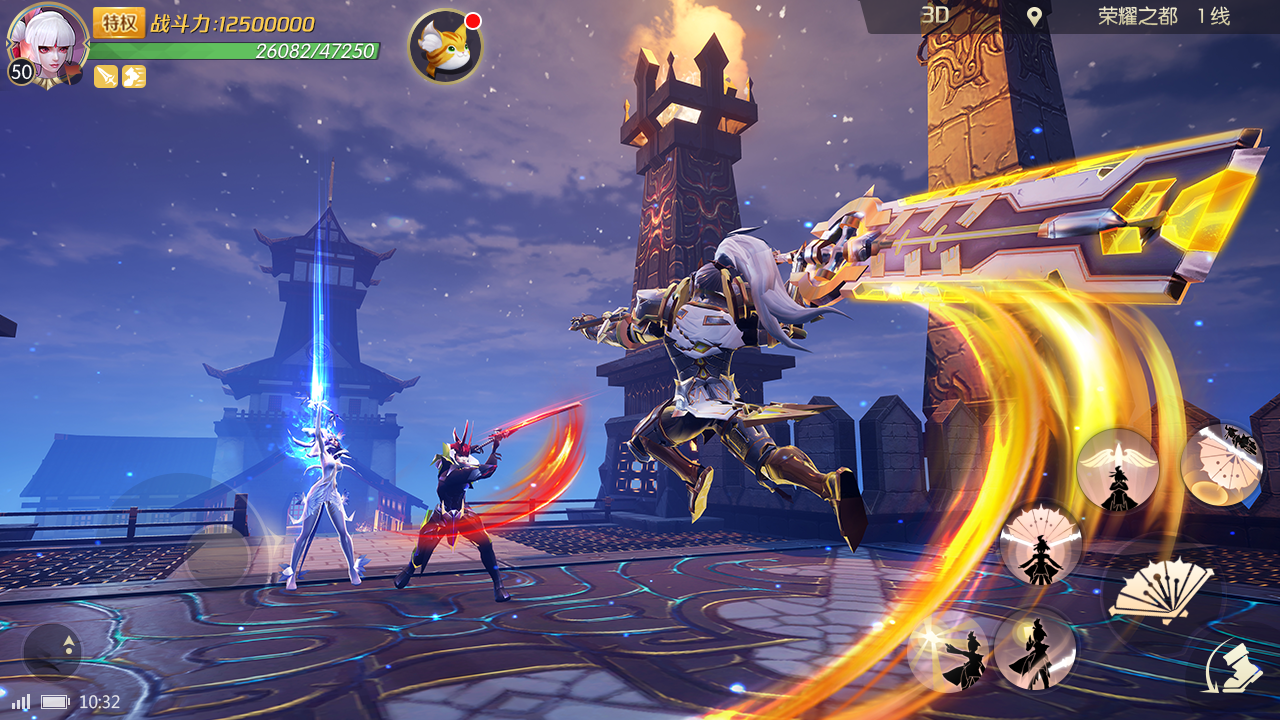This screenshot has height=720, width=1280.
Task: Cast the open fan behind figure skill
Action: pos(1040,544)
